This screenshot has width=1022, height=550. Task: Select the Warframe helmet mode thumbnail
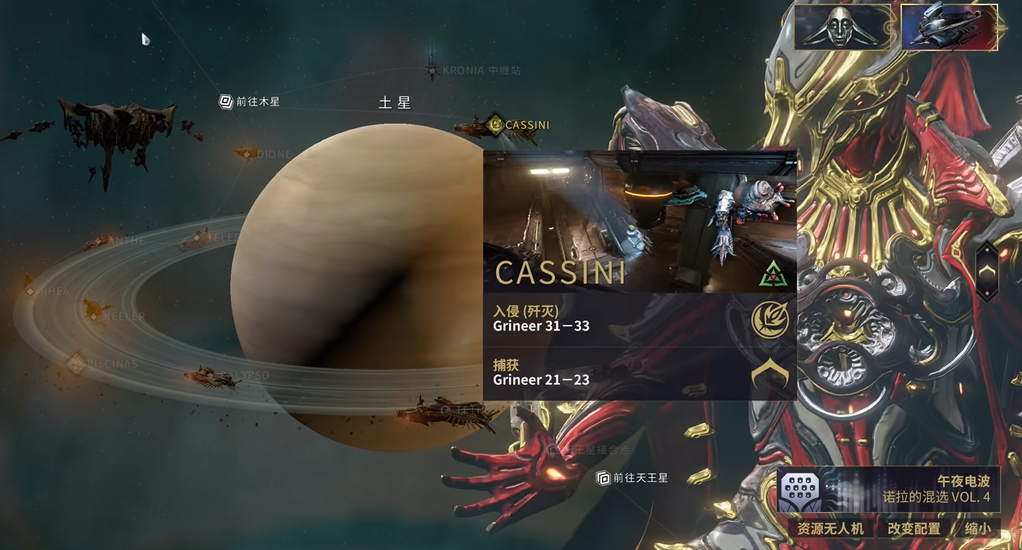pos(843,27)
